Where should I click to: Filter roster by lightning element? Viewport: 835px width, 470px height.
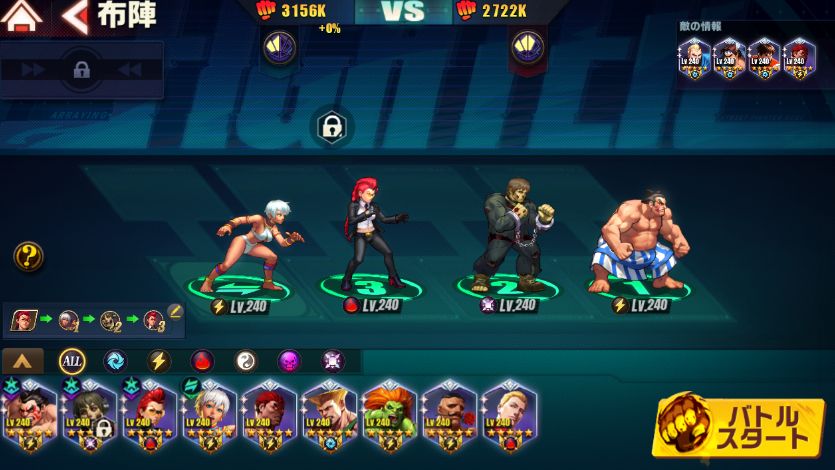pyautogui.click(x=159, y=361)
